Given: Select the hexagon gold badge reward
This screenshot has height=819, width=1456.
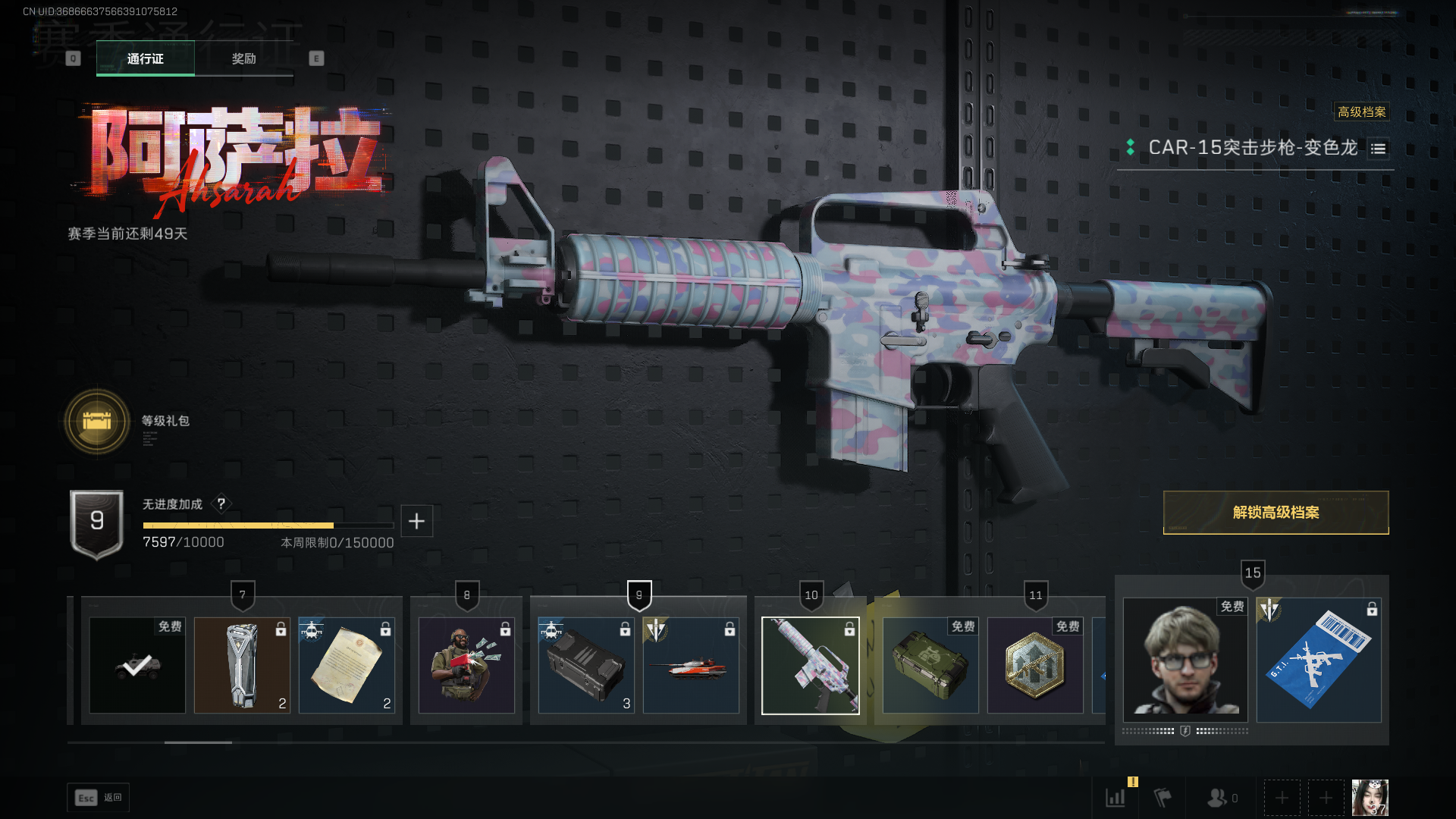Looking at the screenshot, I should 1035,665.
